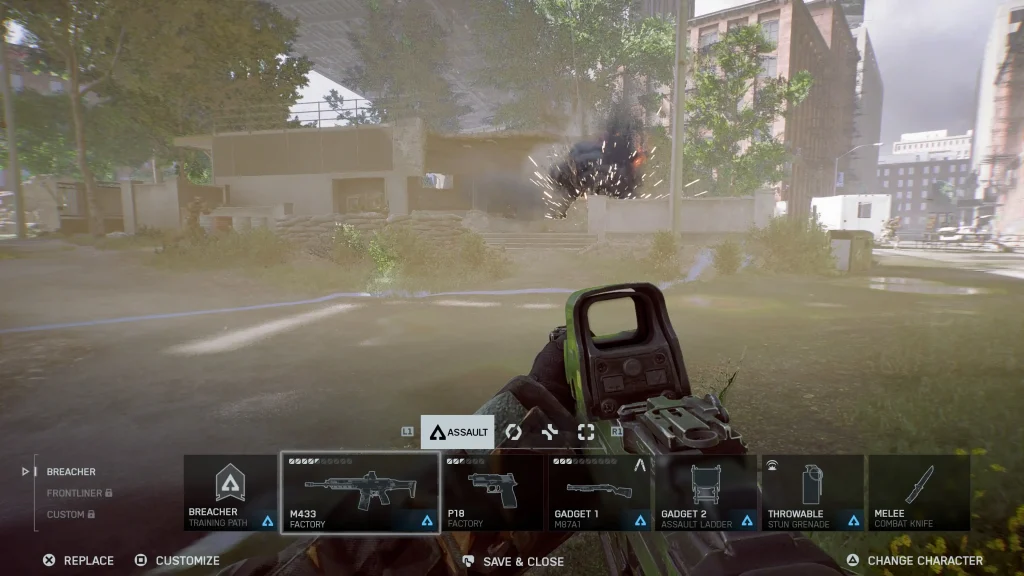Select the Melee Combat Knife slot
Viewport: 1024px width, 576px height.
919,493
